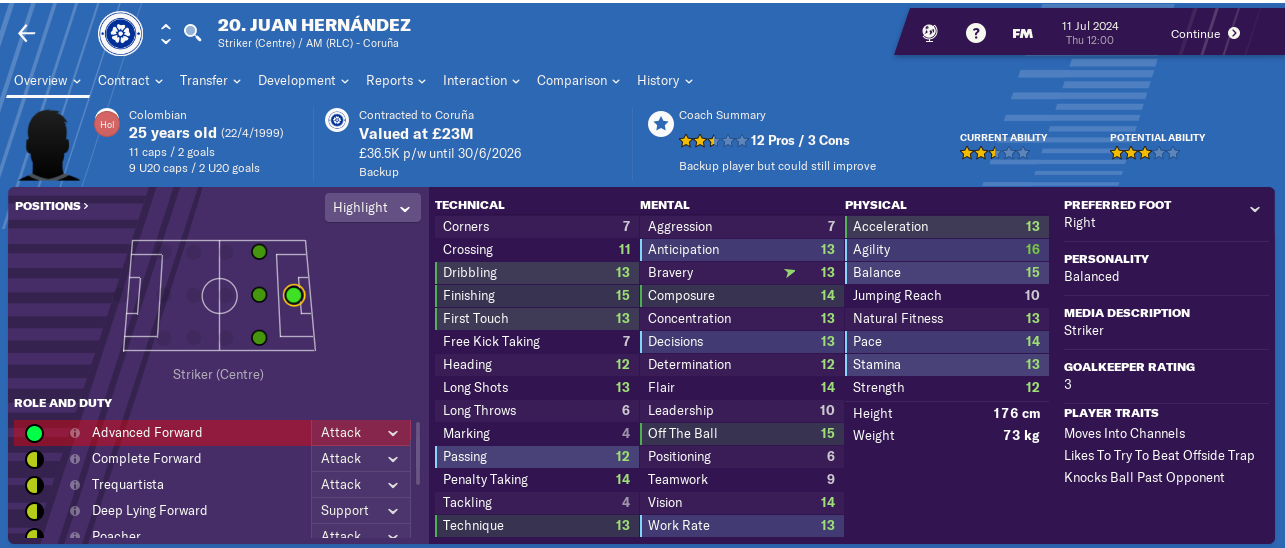Open the Transfer menu

point(211,81)
